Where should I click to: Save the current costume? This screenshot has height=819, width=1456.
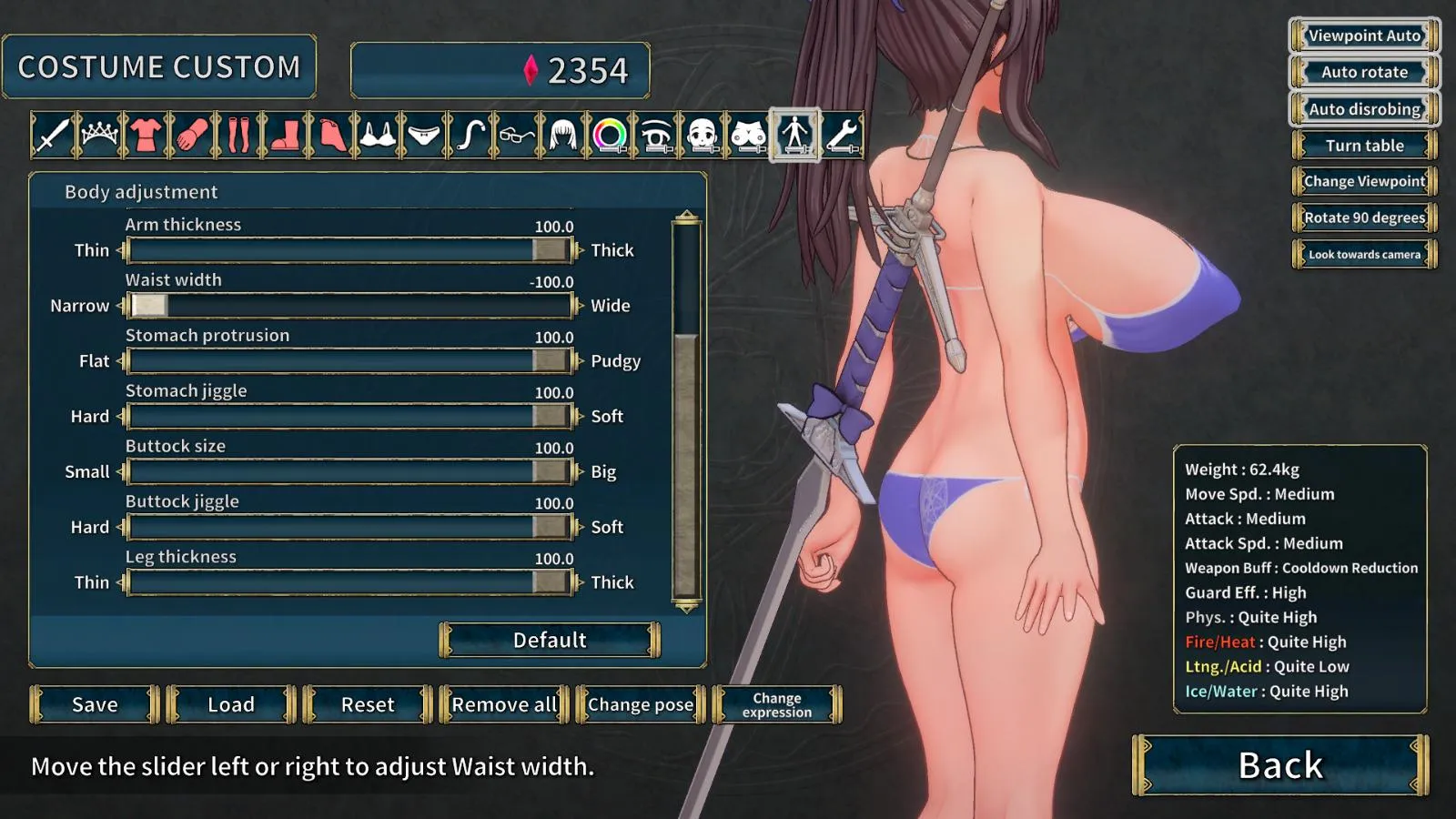coord(95,704)
